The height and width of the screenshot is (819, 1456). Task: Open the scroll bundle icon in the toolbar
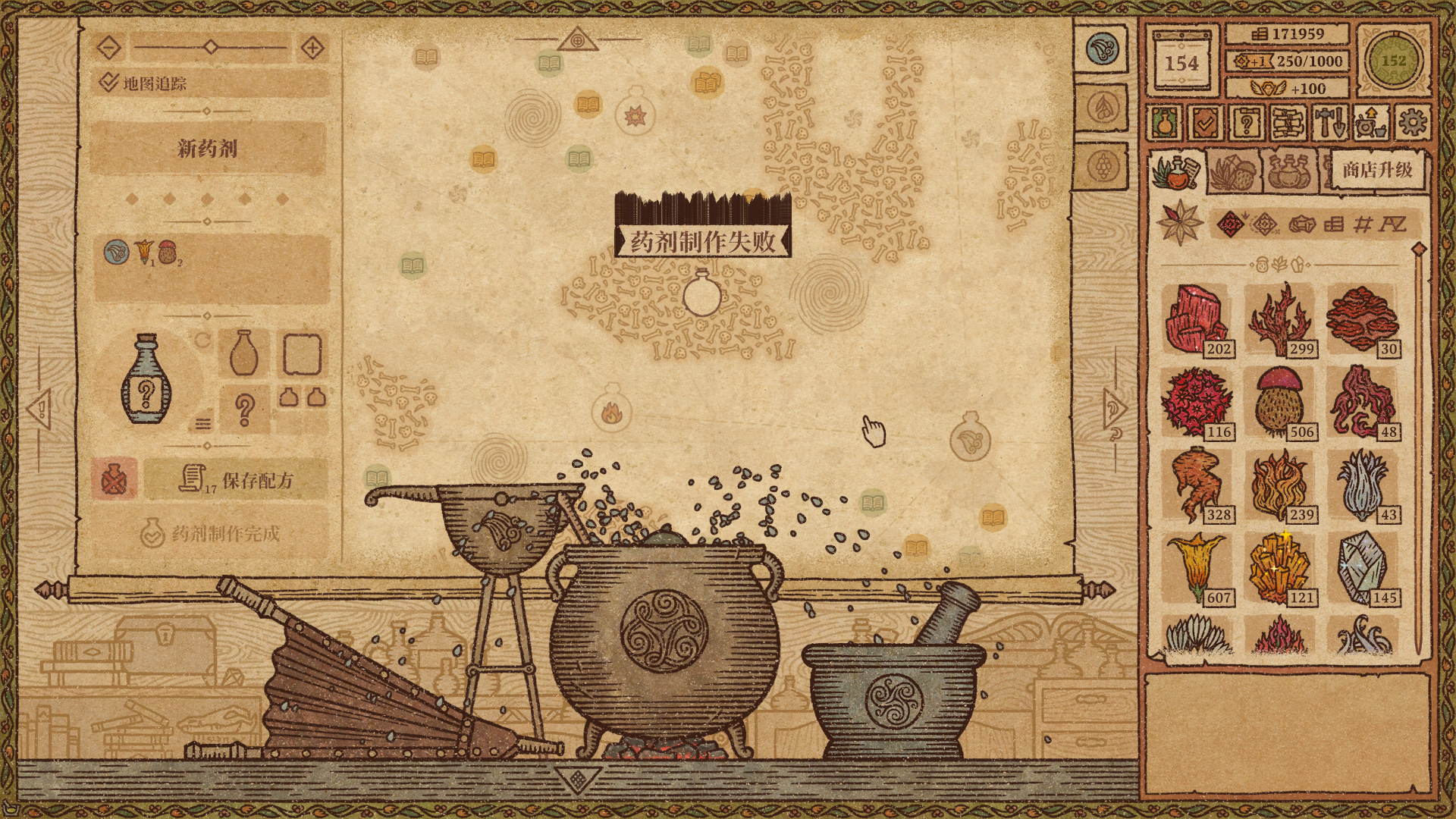(x=1288, y=122)
